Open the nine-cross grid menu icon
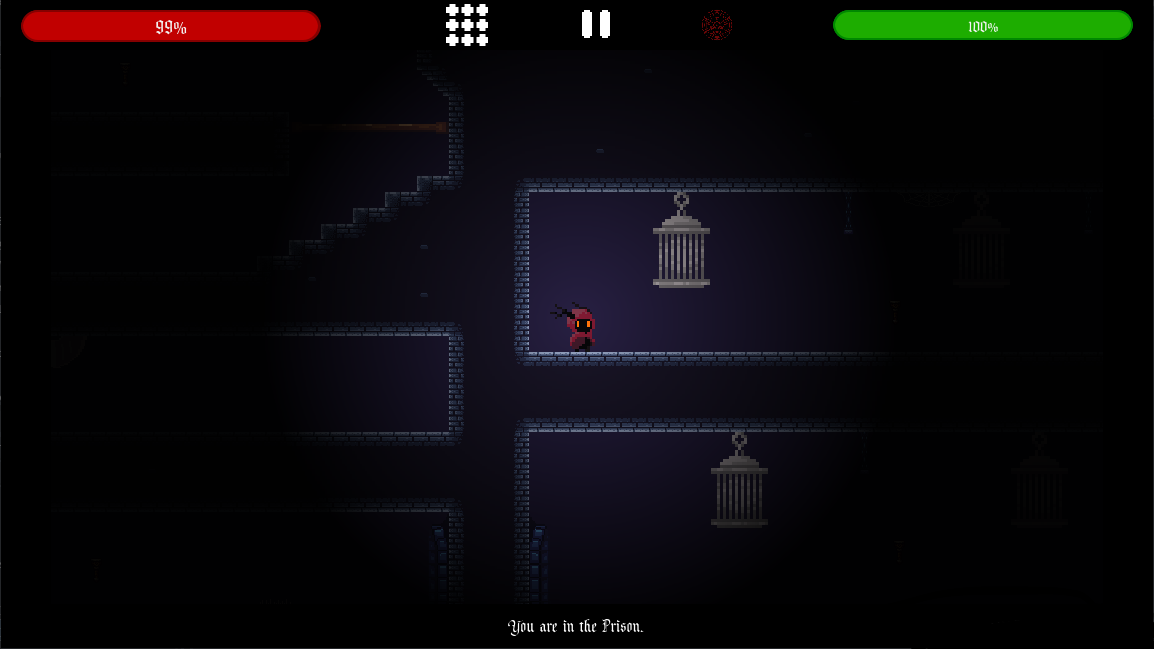 (467, 25)
